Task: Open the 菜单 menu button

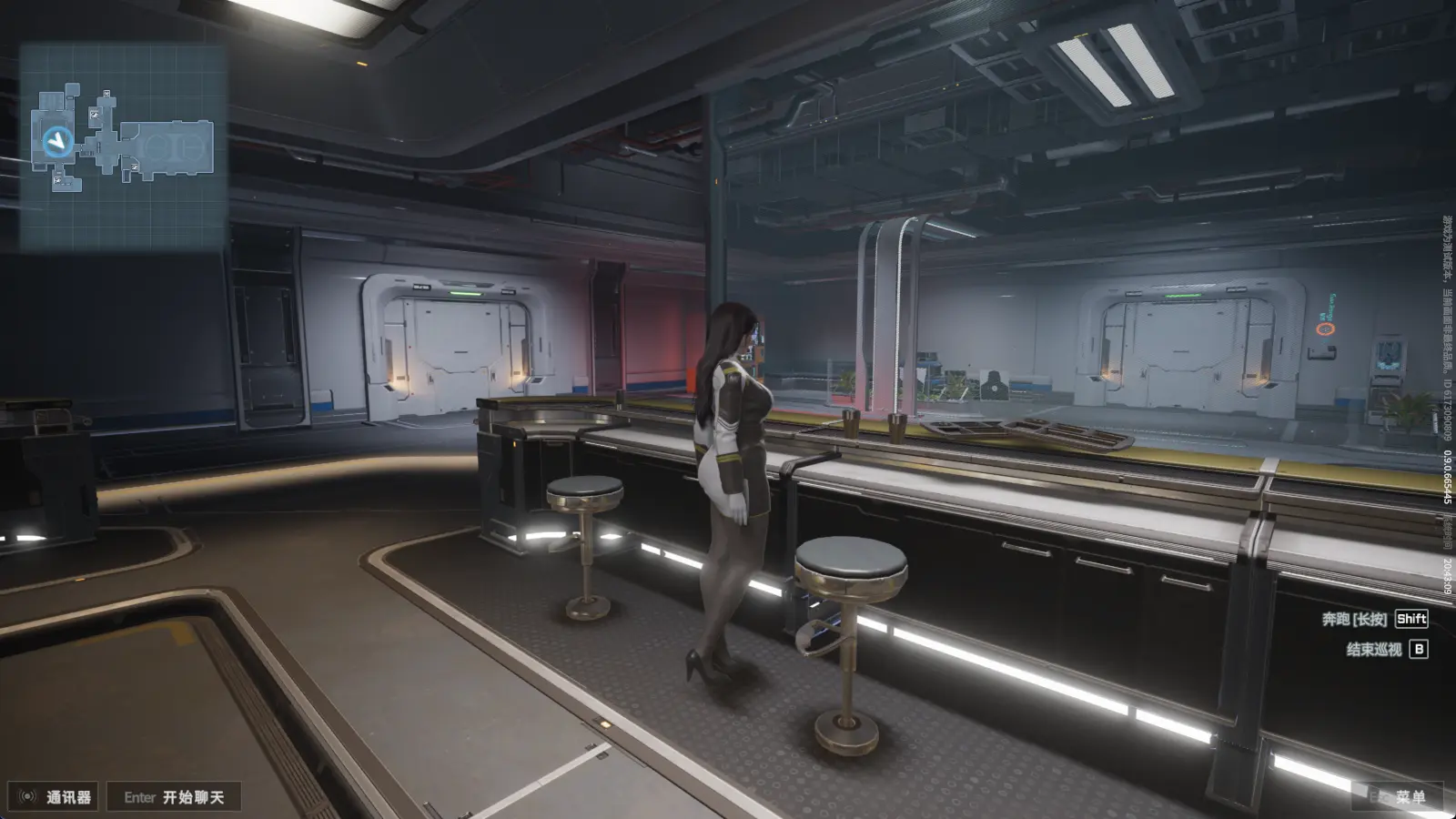Action: (1398, 797)
